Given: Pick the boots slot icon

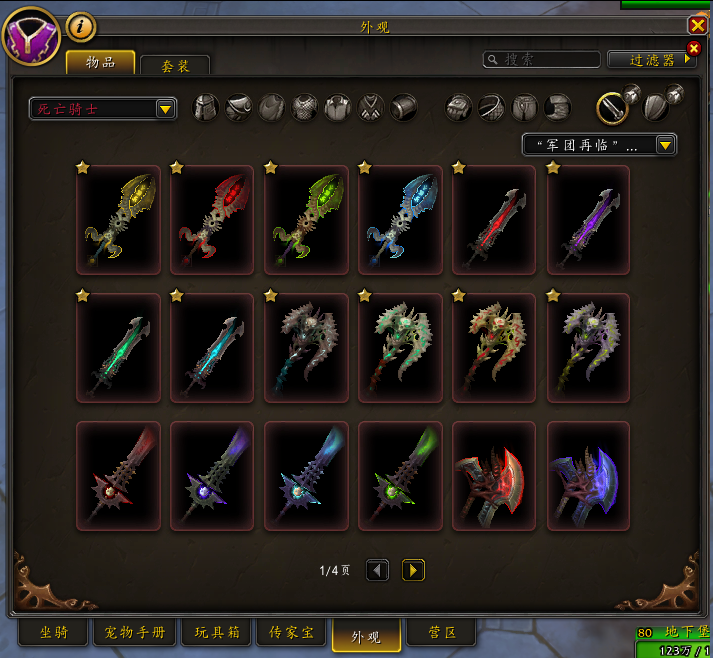Looking at the screenshot, I should (x=558, y=108).
